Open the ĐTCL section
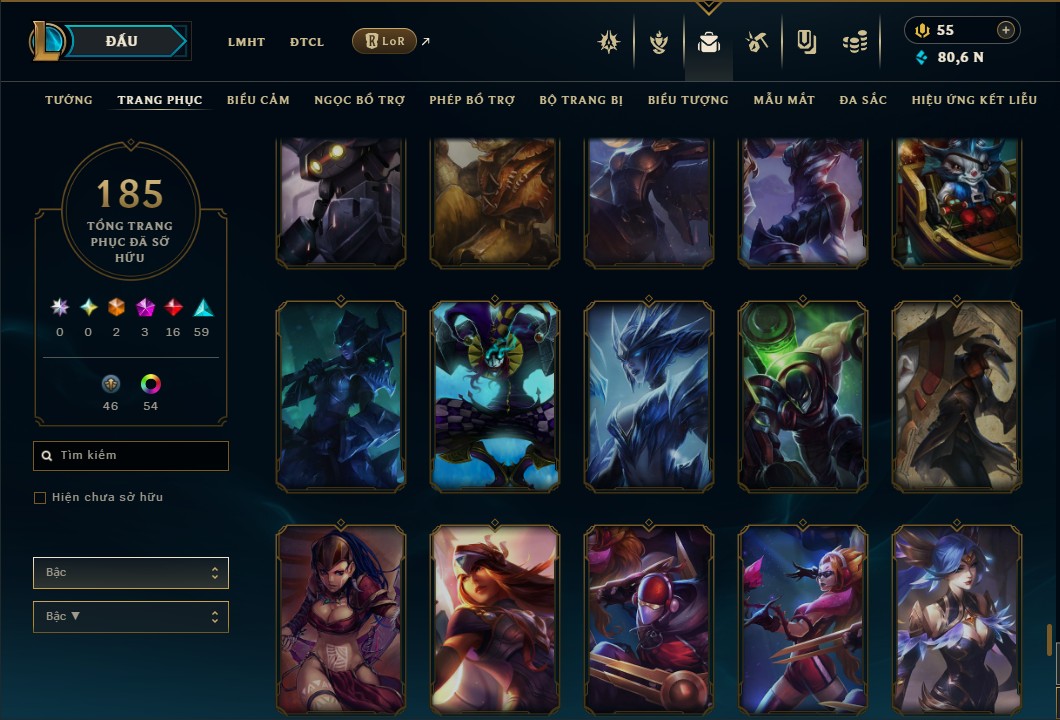Screen dimensions: 1060x720 pos(307,42)
